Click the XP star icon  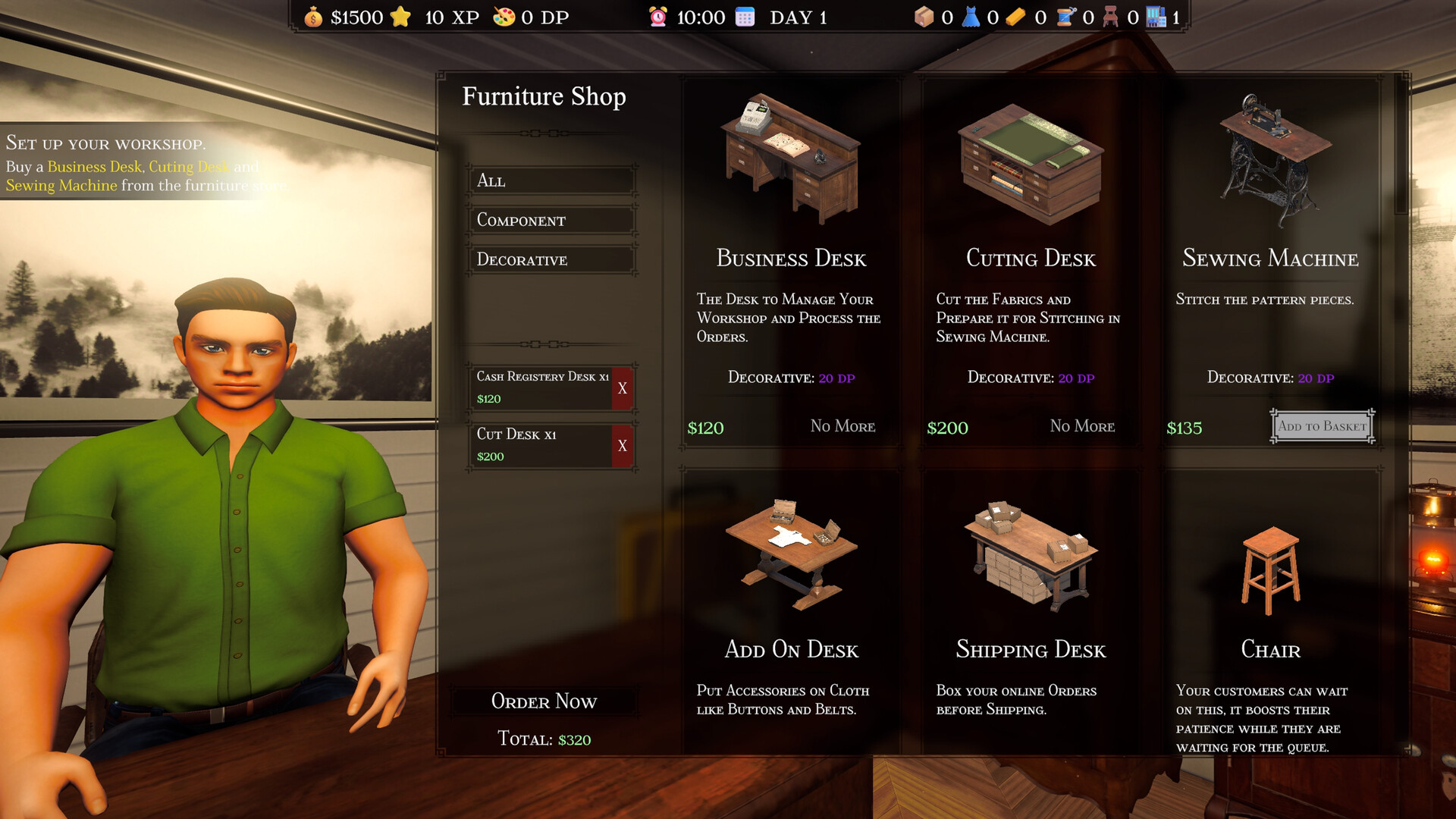400,16
